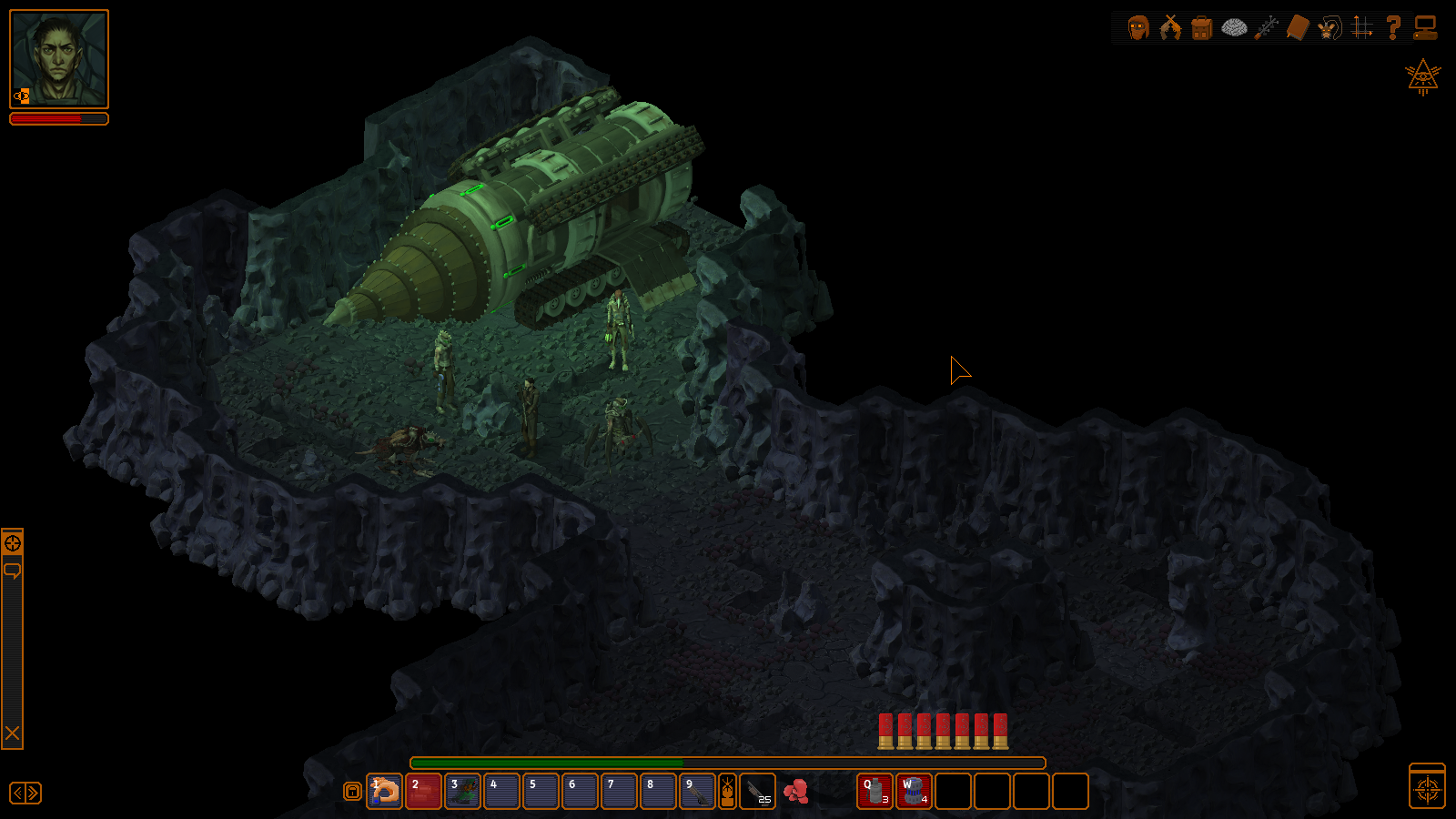
Task: Open the question mark help
Action: coord(1393,28)
